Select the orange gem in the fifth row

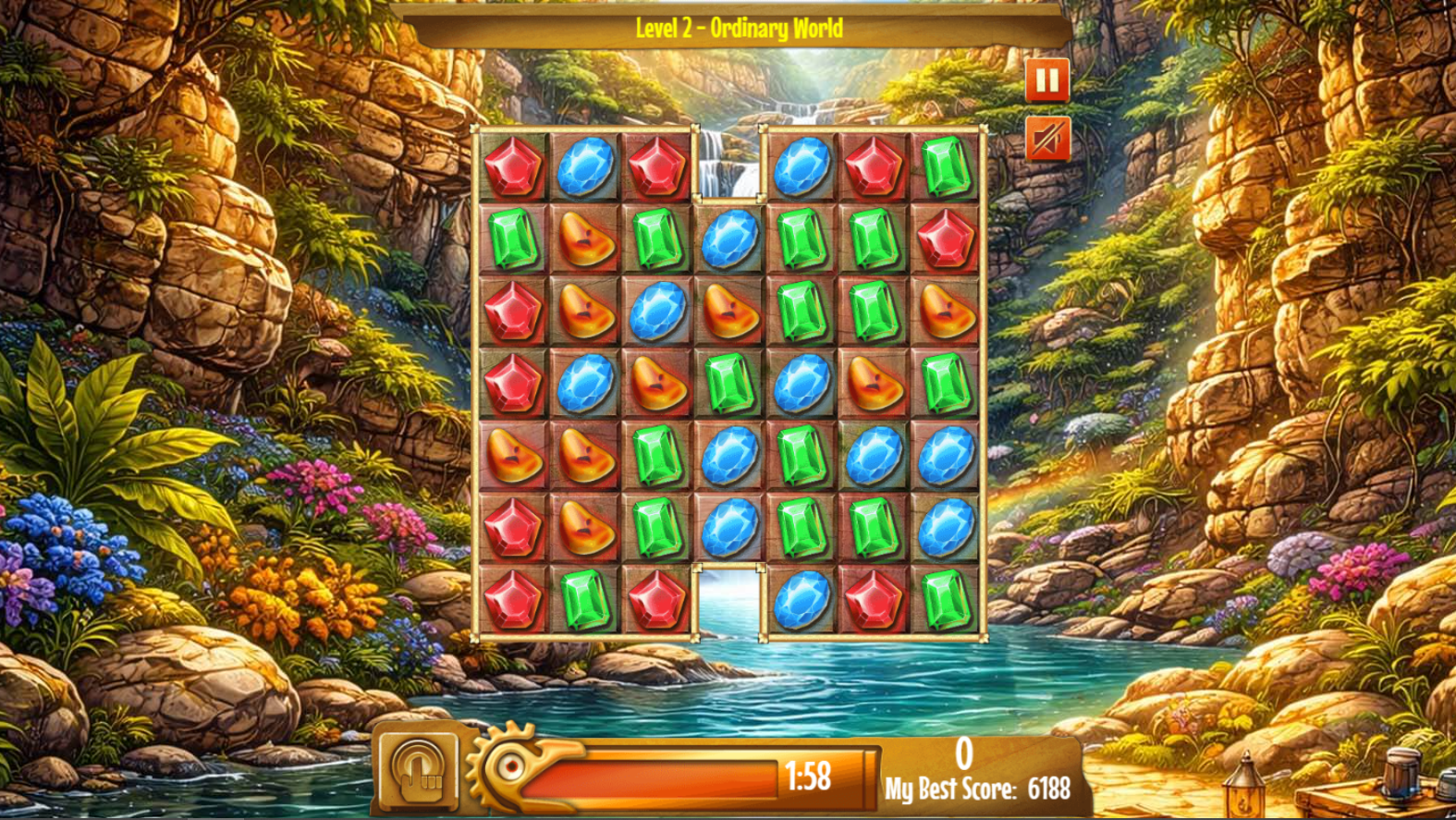[x=513, y=453]
